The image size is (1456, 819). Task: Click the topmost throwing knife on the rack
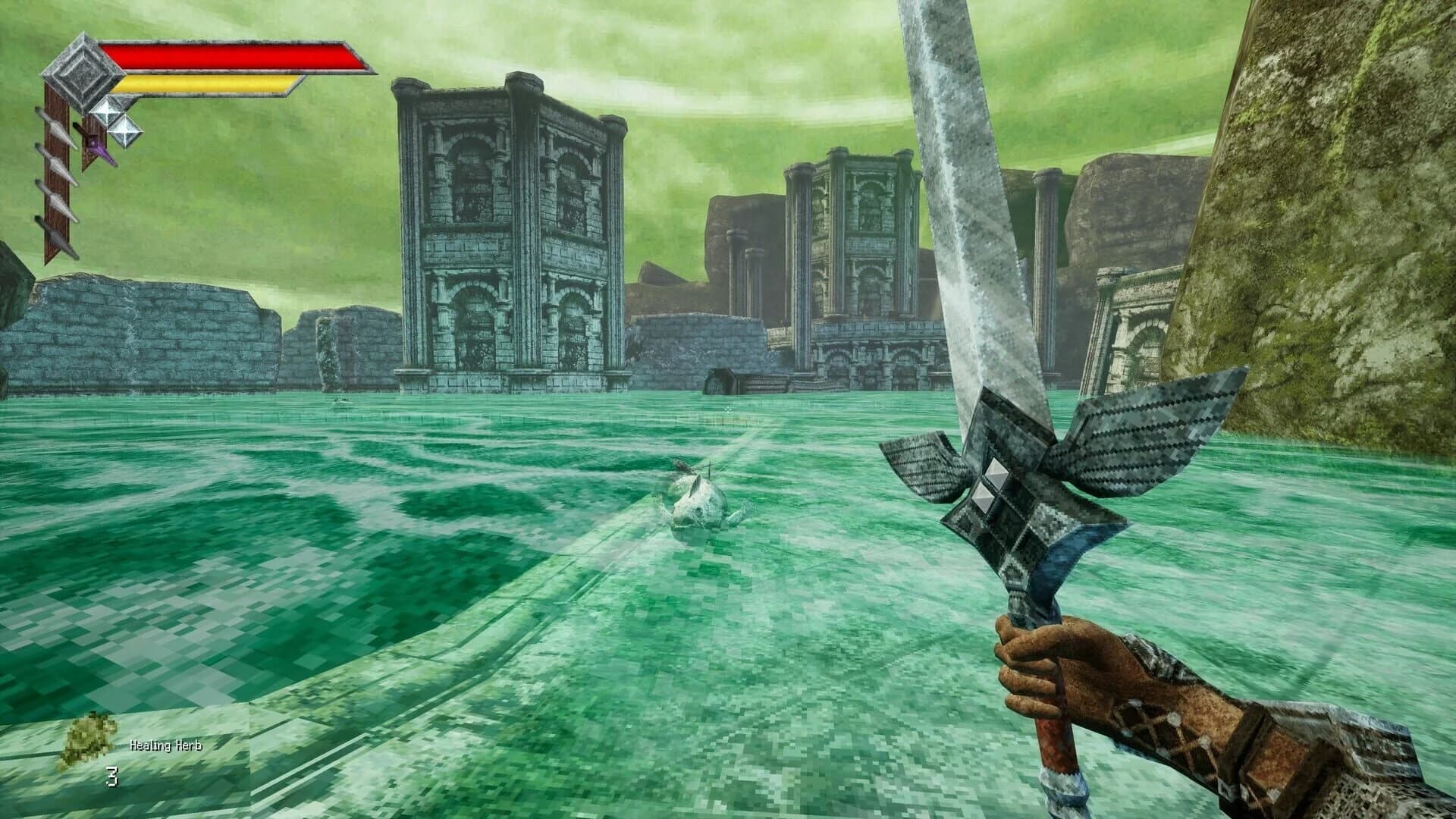[56, 129]
